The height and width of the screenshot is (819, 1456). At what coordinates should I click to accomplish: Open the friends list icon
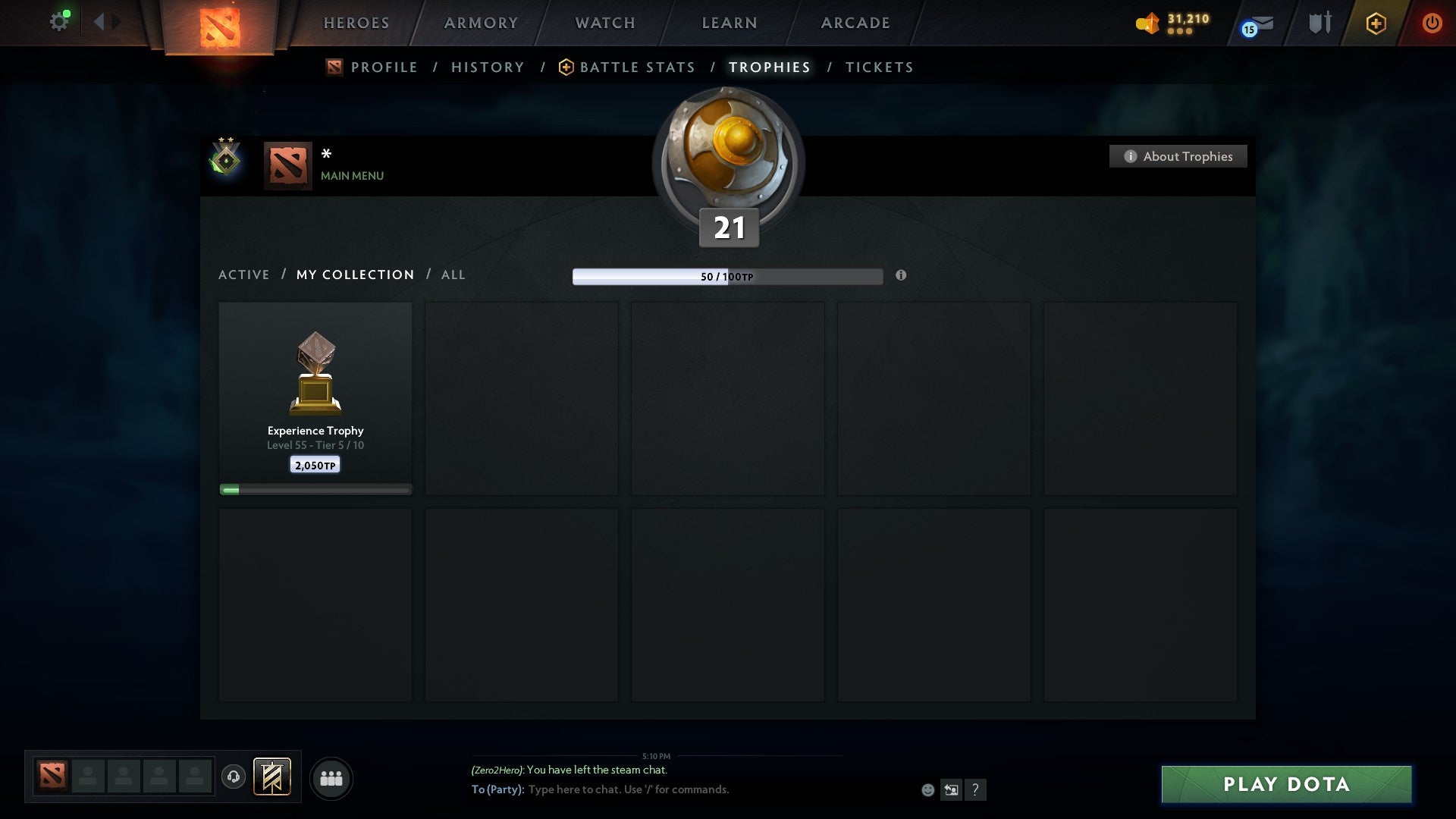click(331, 777)
